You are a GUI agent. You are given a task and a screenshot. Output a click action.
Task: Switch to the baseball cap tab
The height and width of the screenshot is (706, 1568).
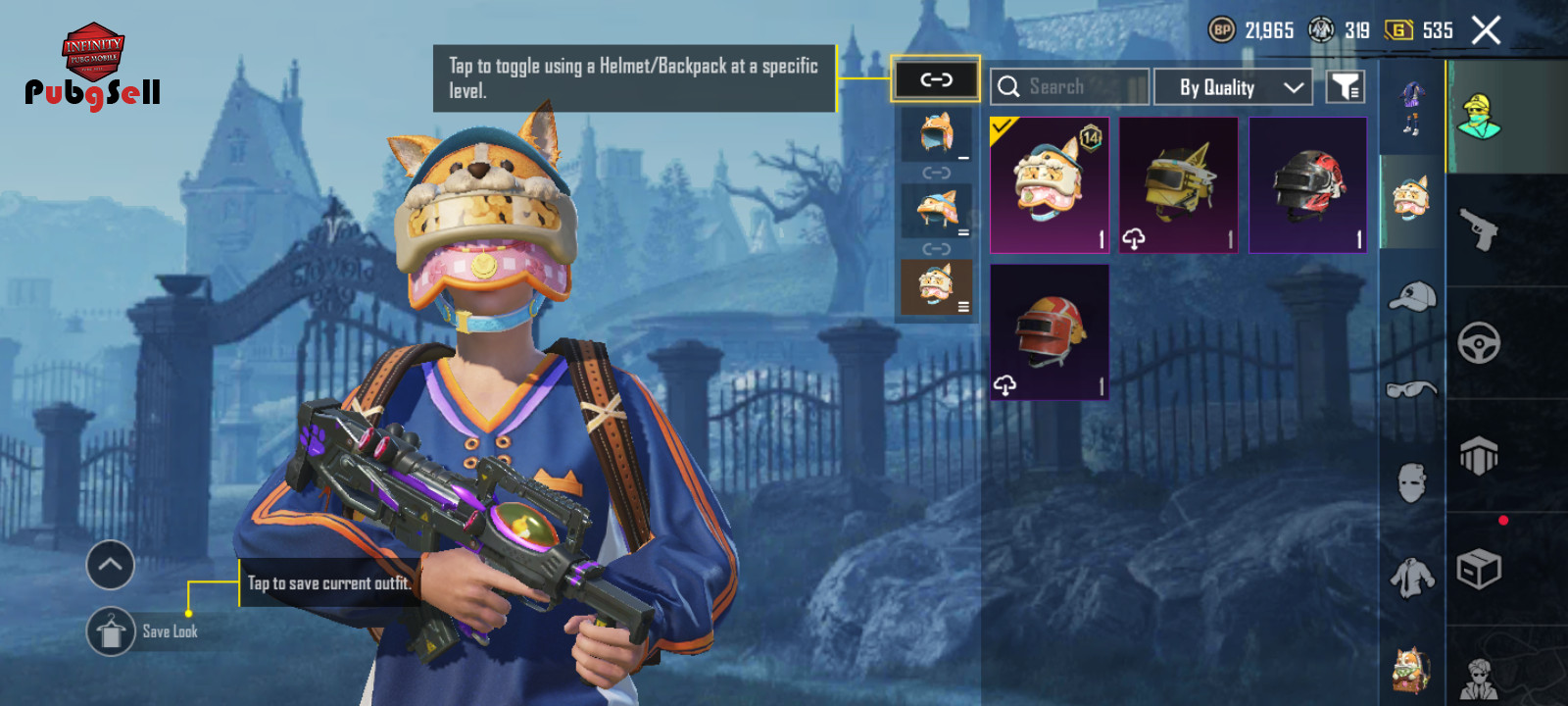coord(1412,294)
